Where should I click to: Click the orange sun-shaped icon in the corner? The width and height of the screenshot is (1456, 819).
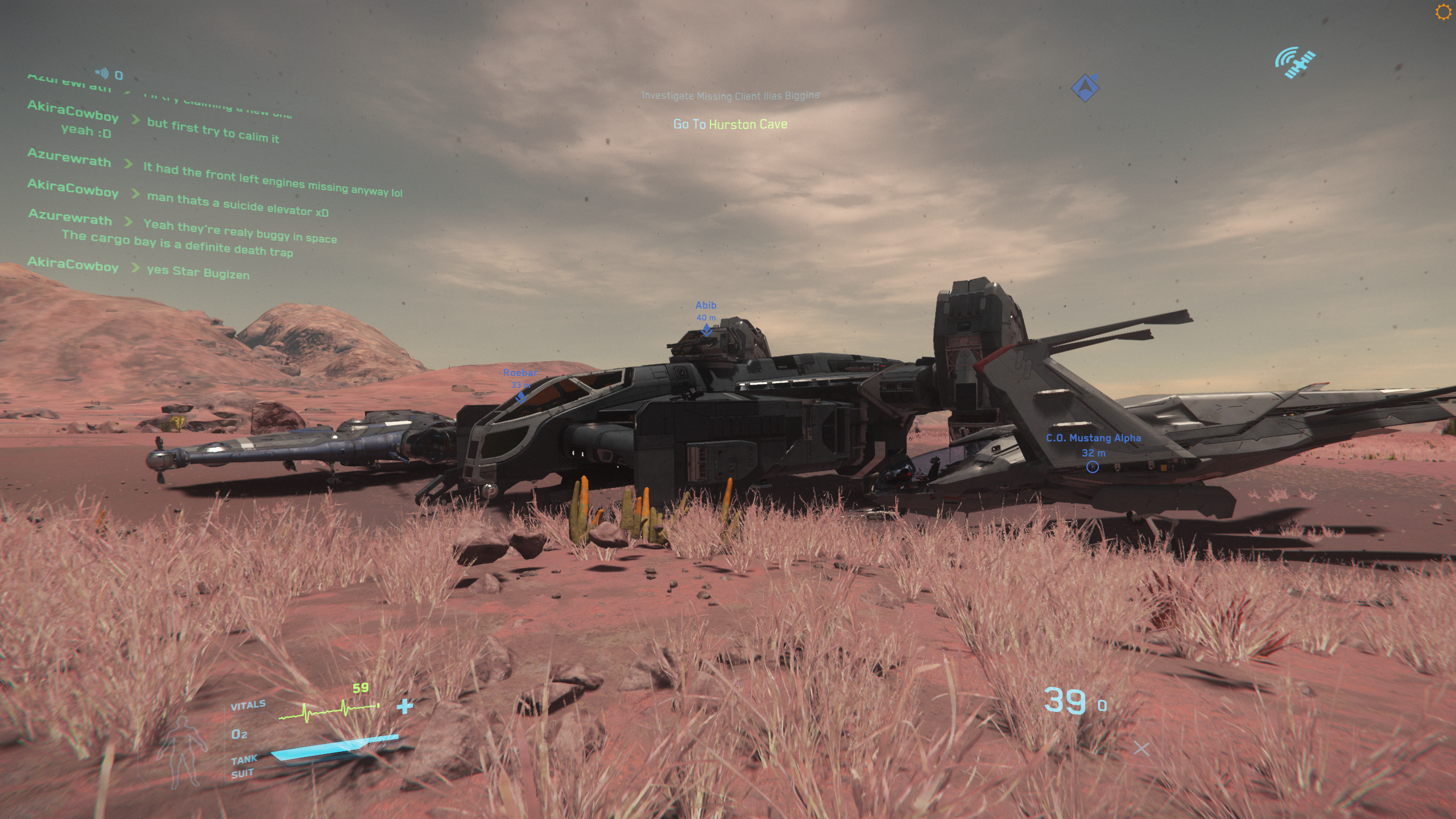click(1442, 12)
